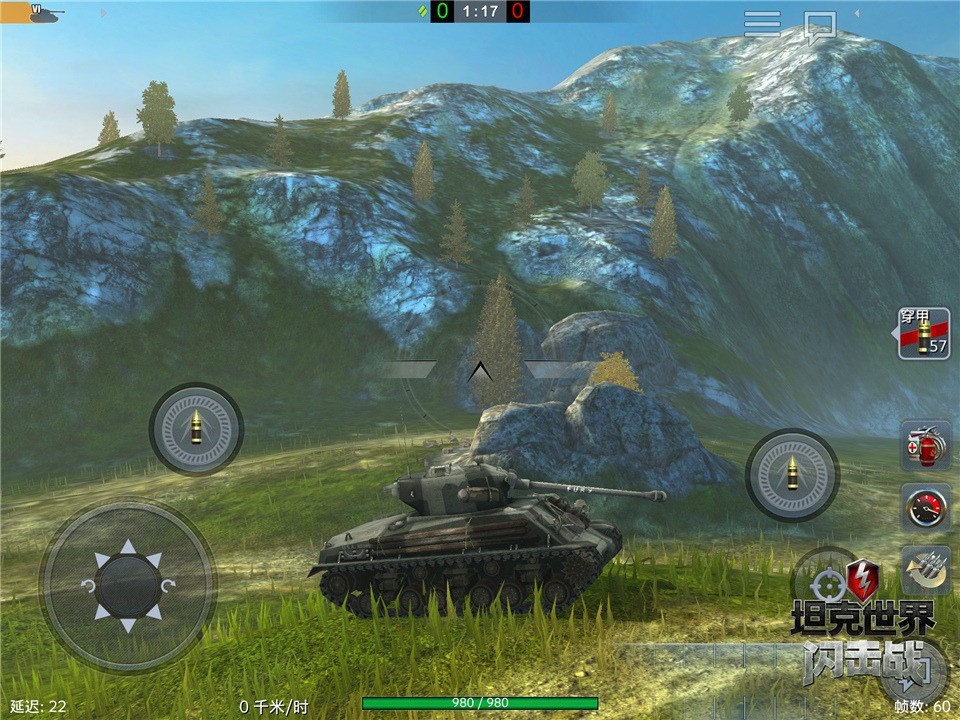Activate the shells and horn consumable
This screenshot has height=720, width=960.
[925, 569]
